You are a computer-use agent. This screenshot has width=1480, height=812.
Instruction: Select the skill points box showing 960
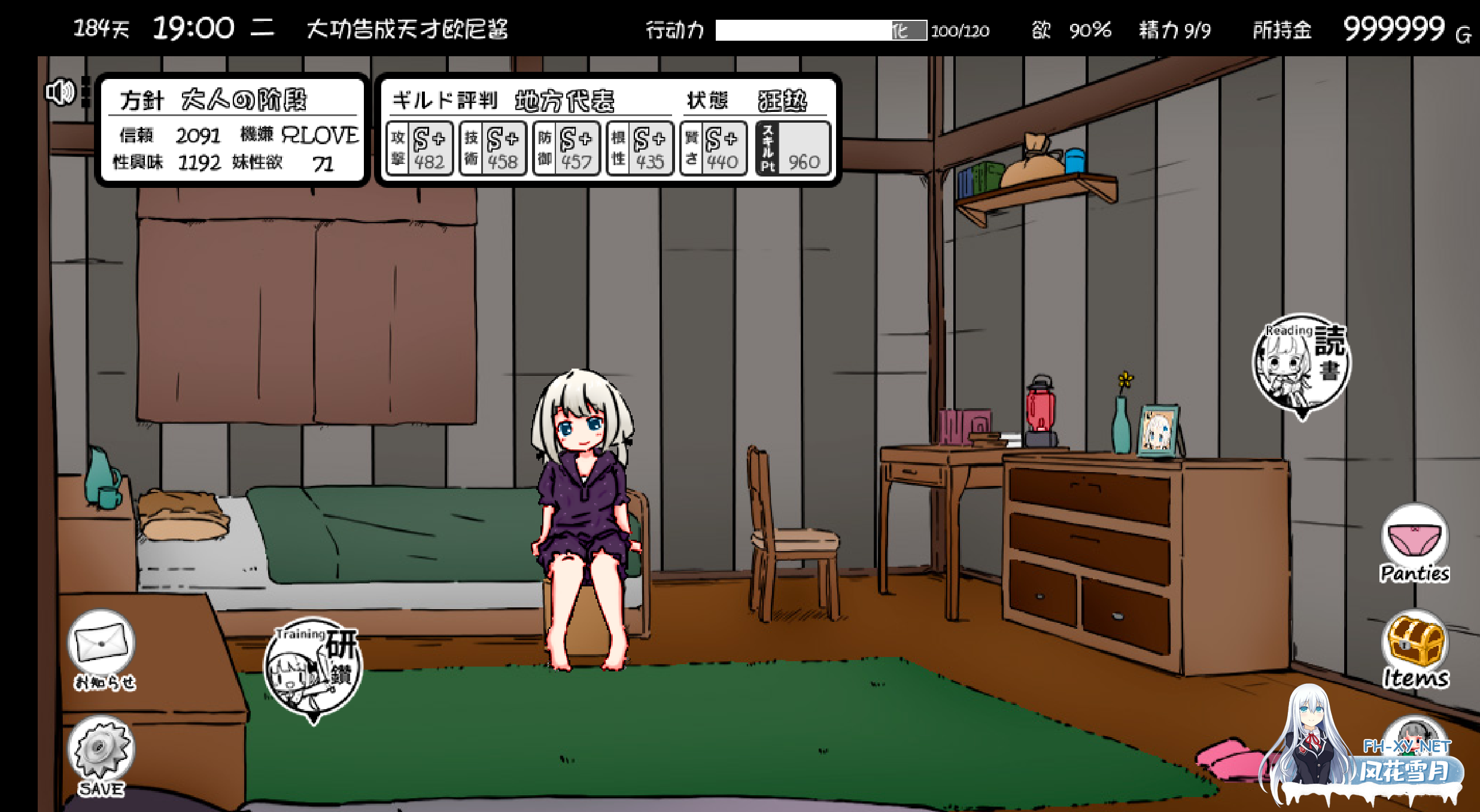click(x=793, y=149)
